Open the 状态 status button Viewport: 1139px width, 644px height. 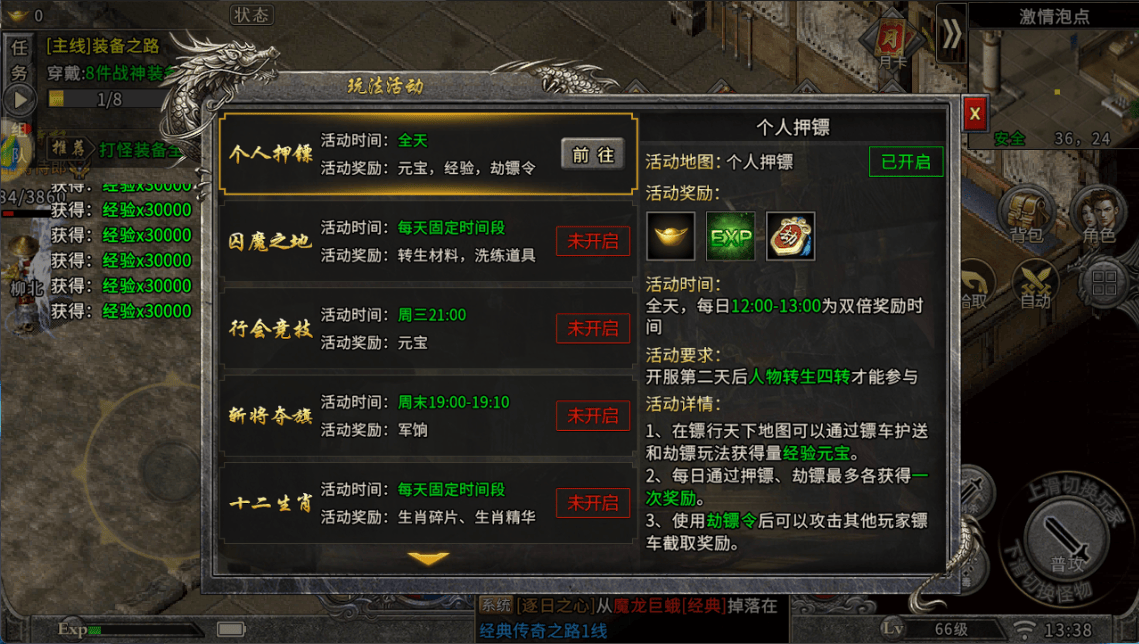click(x=250, y=15)
